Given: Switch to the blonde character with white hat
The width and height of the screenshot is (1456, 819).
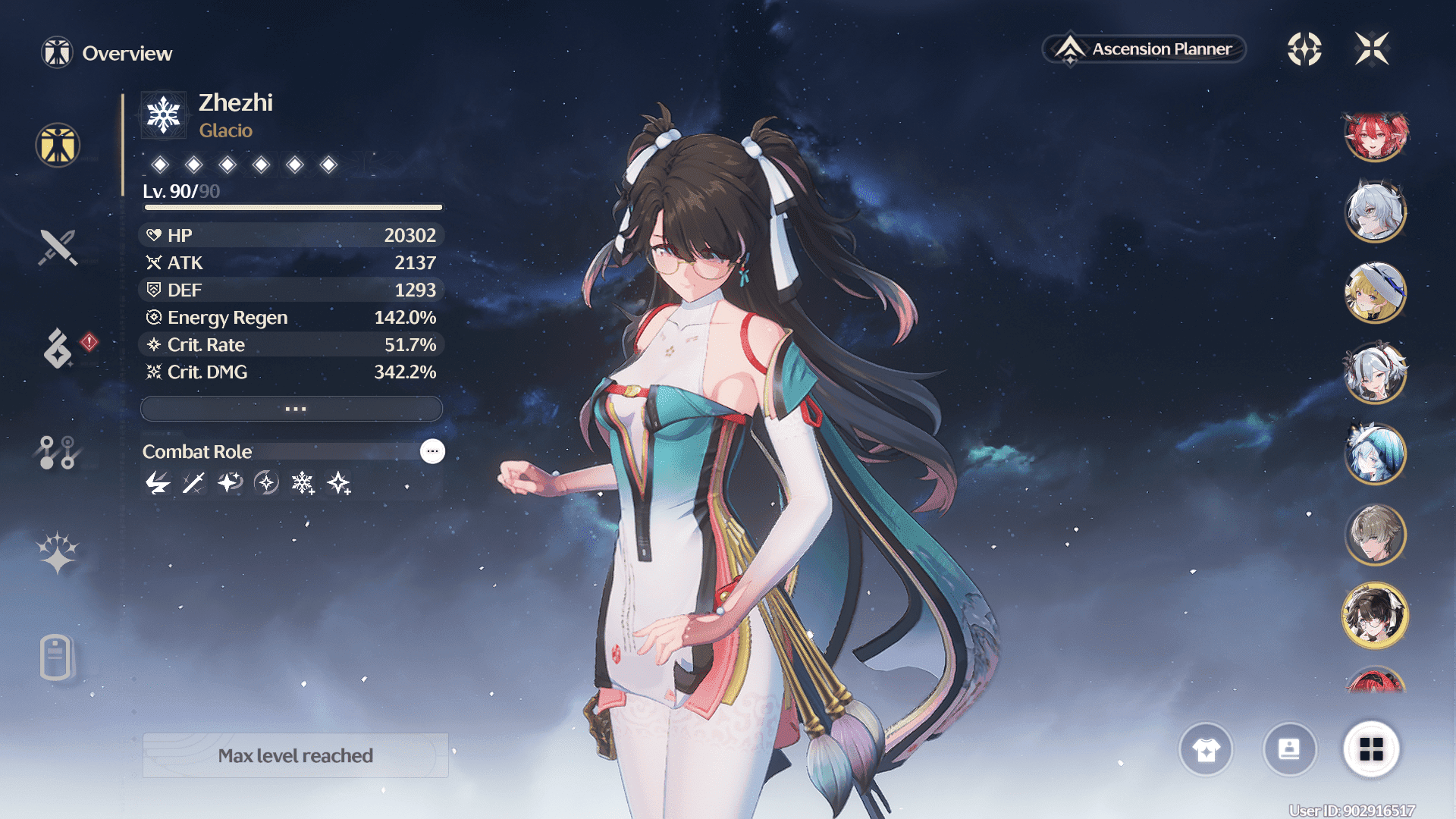Looking at the screenshot, I should [x=1375, y=292].
